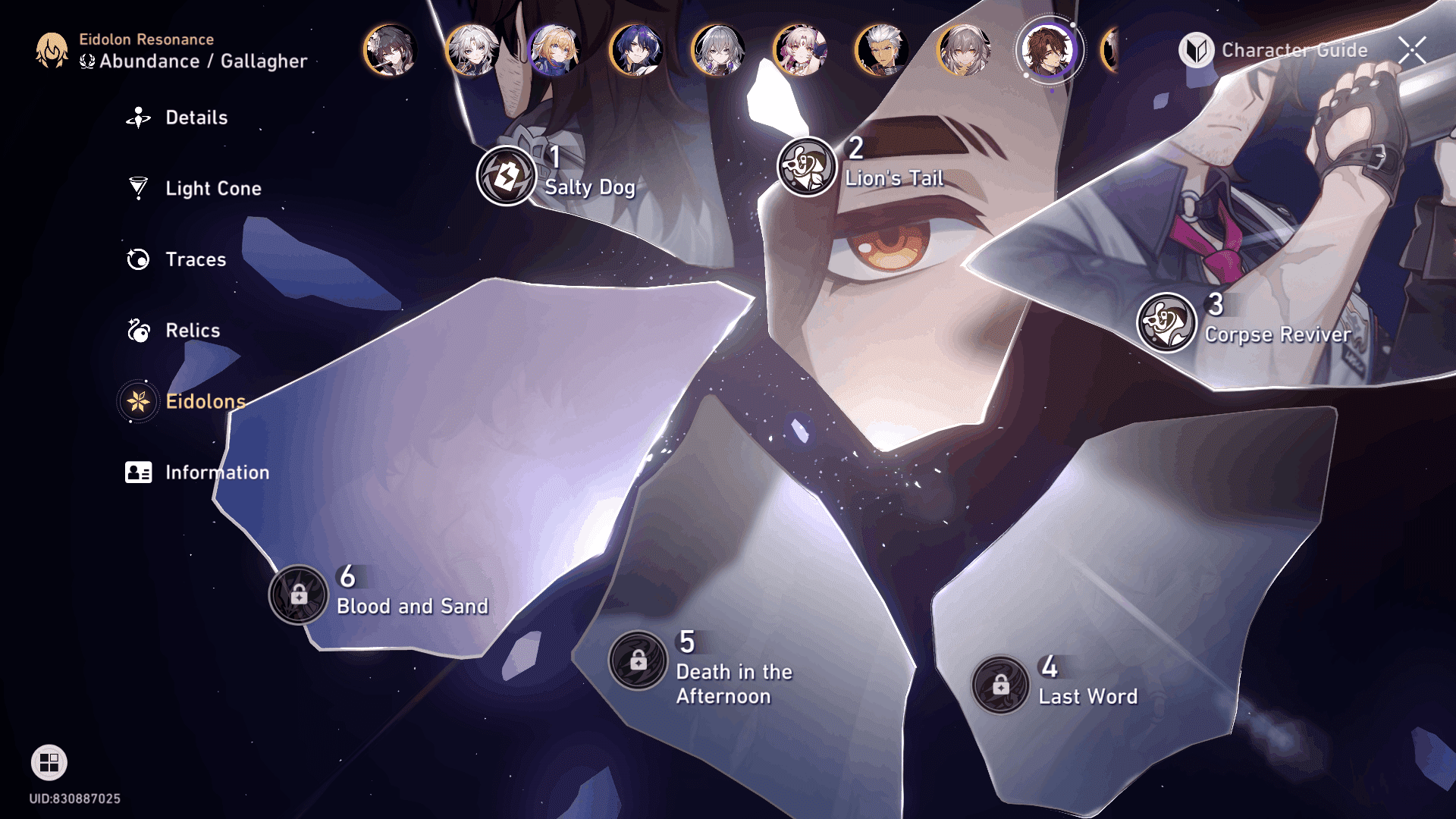Select the locked Last Word eidolon

[1001, 686]
